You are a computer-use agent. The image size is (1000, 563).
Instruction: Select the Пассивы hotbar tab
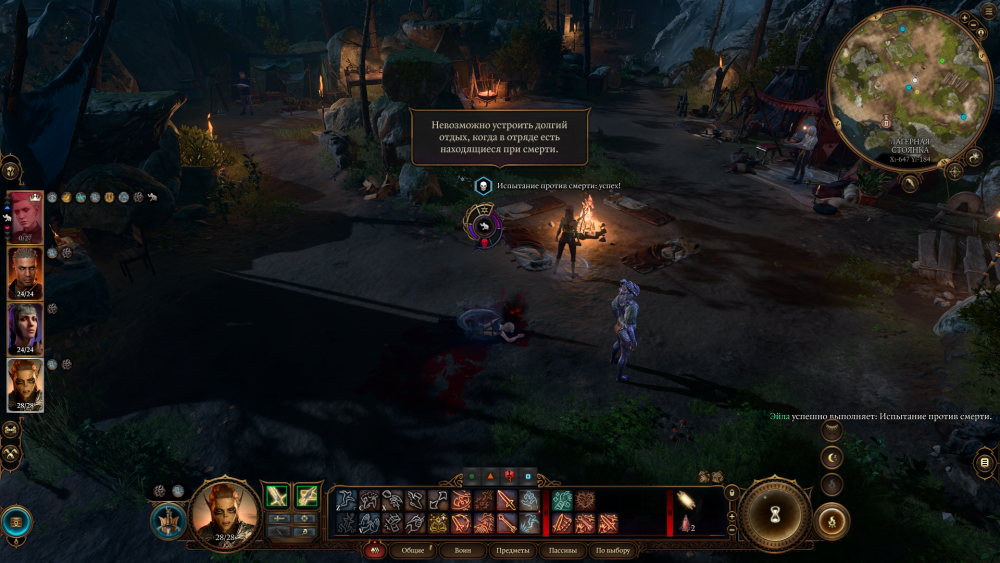click(561, 550)
